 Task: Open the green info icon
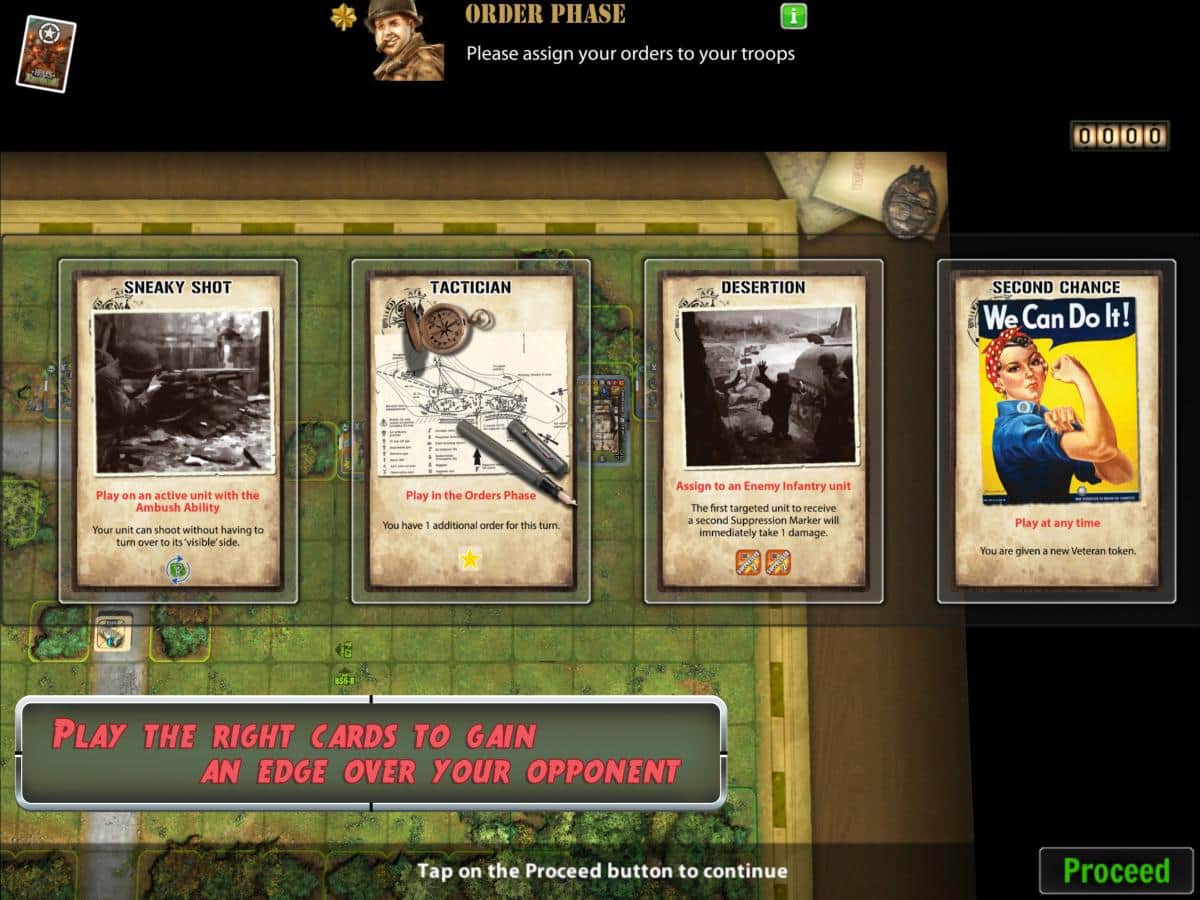[793, 16]
